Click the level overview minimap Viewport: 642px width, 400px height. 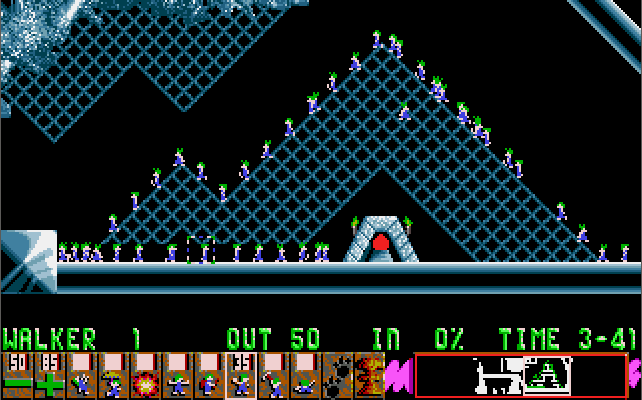click(x=521, y=376)
